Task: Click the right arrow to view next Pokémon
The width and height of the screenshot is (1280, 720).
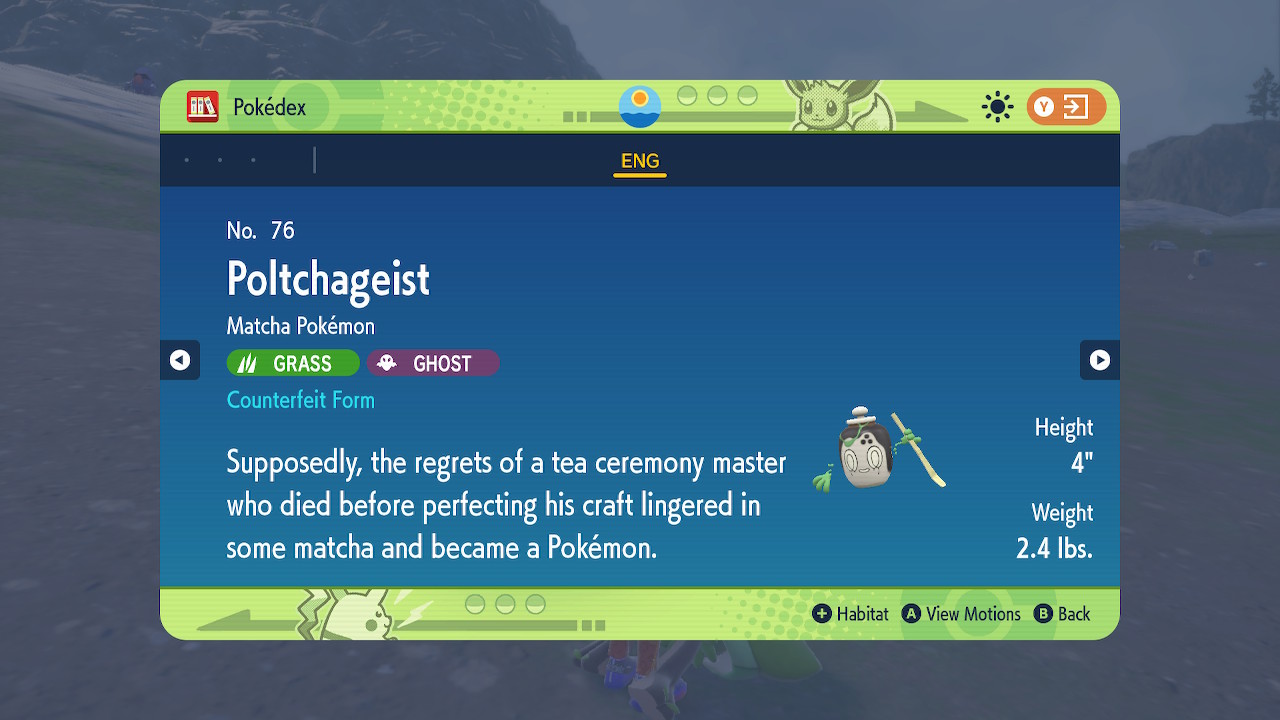Action: click(x=1100, y=360)
